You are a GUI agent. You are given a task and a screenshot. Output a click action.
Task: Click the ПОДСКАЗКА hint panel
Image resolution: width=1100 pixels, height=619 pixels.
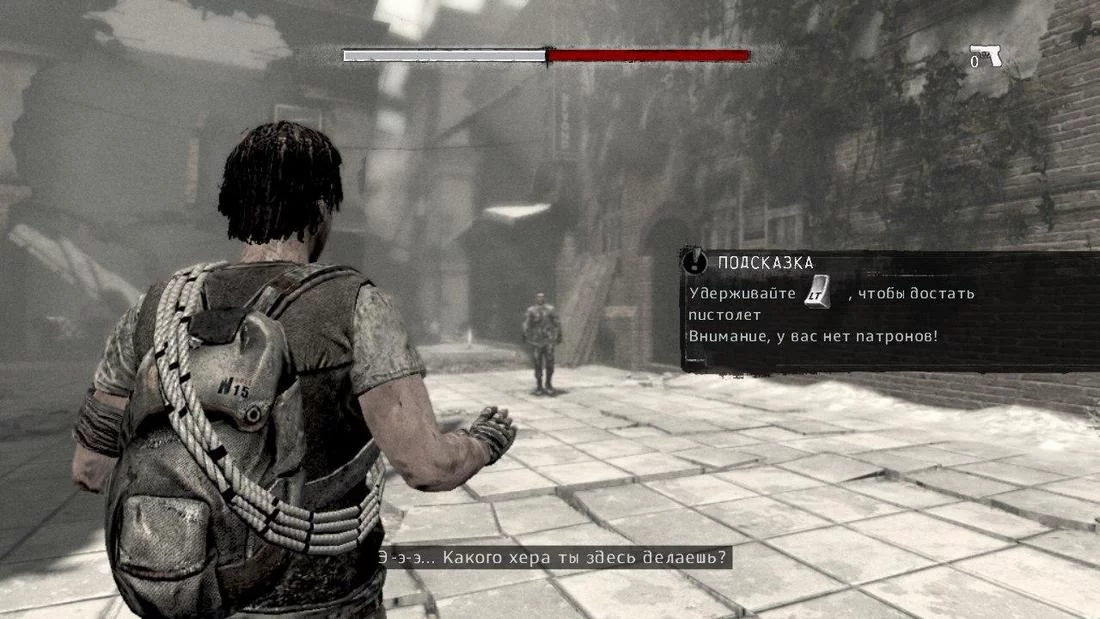coord(888,311)
